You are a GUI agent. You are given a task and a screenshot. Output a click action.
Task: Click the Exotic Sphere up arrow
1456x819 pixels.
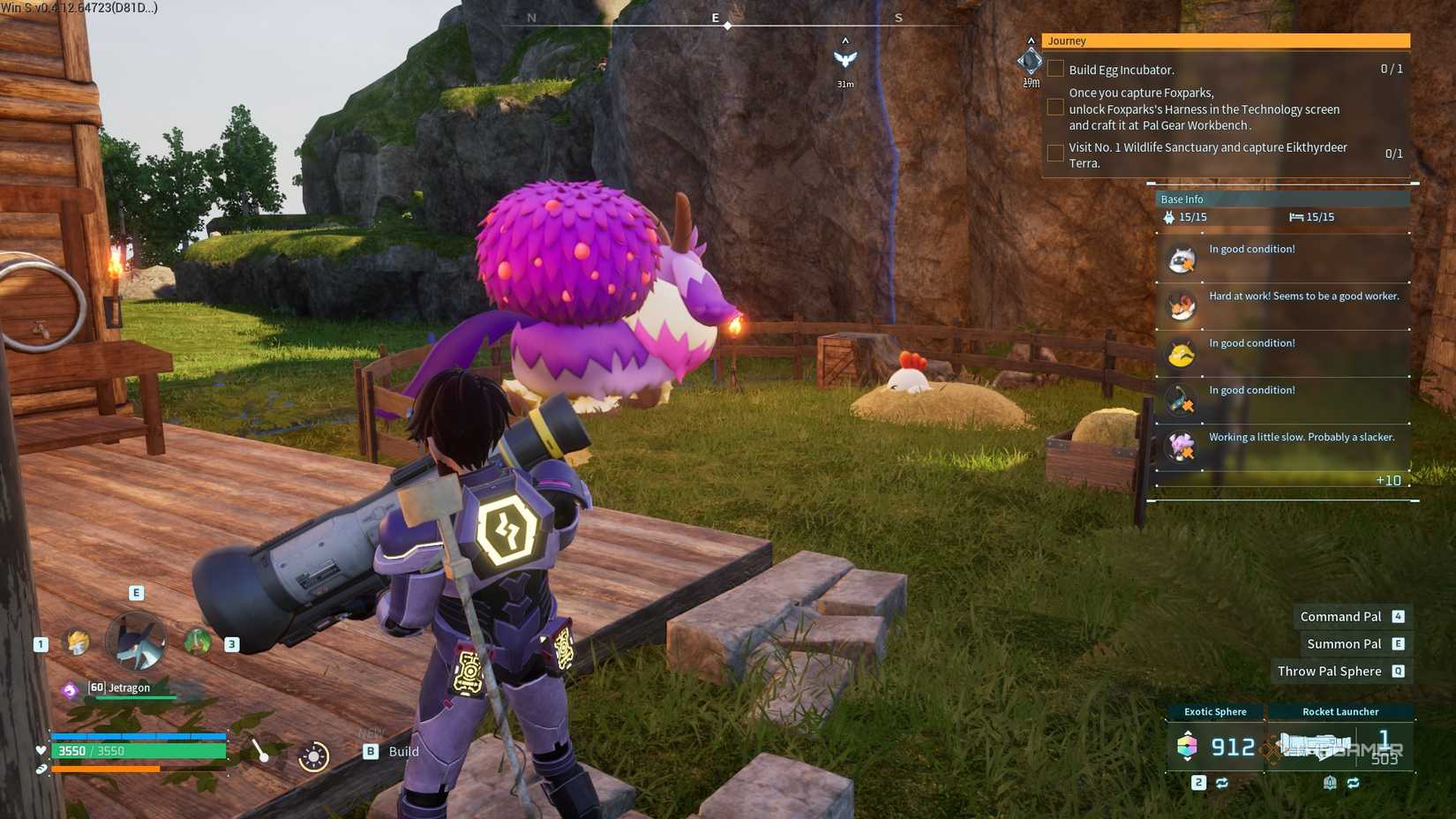[x=1188, y=733]
